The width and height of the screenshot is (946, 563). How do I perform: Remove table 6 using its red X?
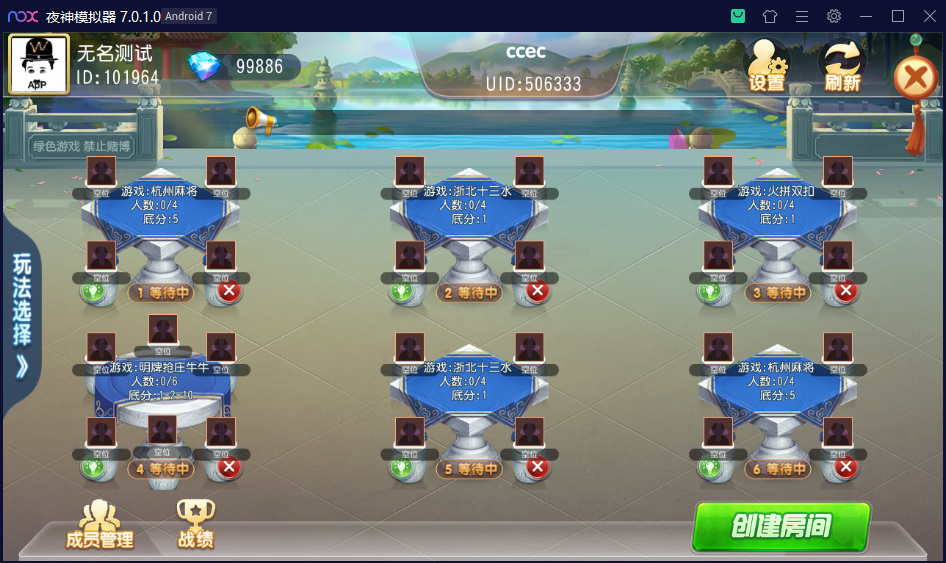pyautogui.click(x=845, y=467)
